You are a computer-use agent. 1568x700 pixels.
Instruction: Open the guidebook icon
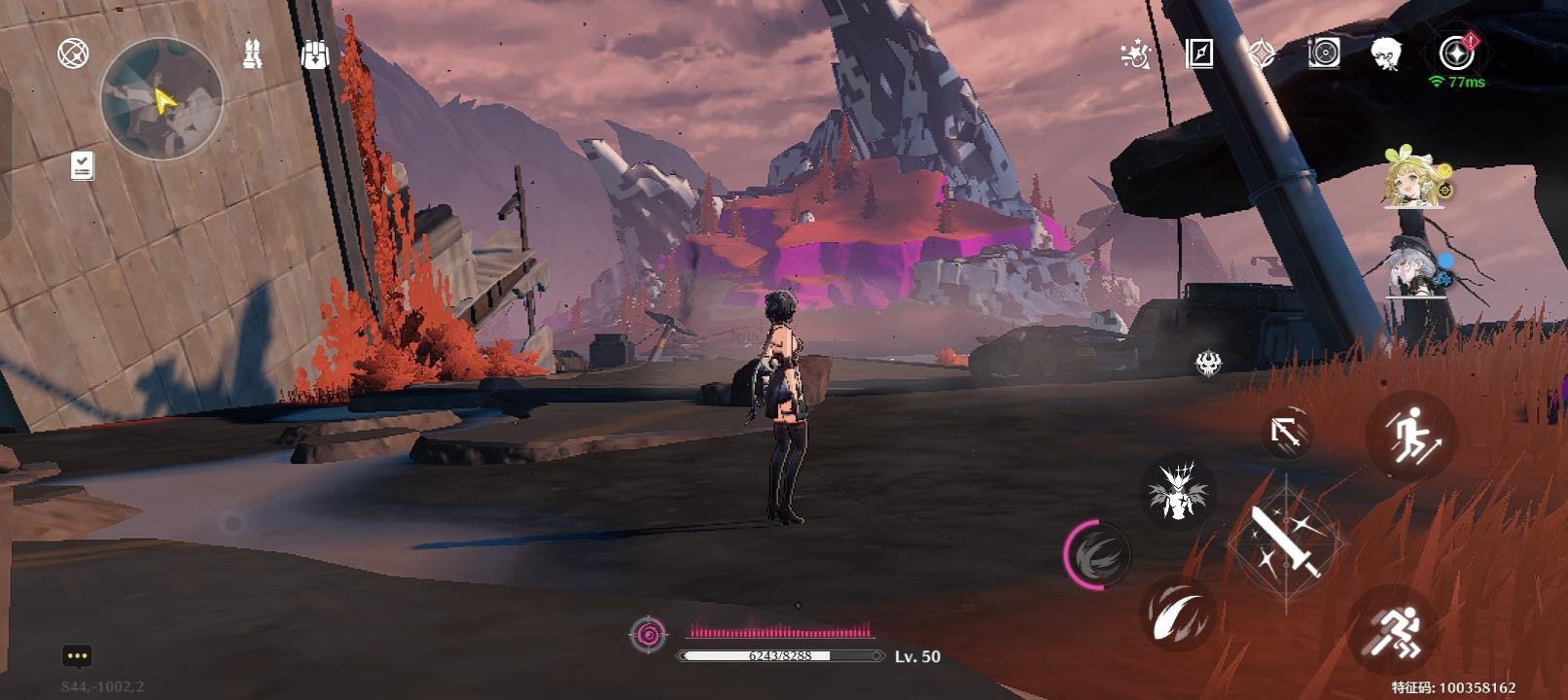[x=1199, y=54]
